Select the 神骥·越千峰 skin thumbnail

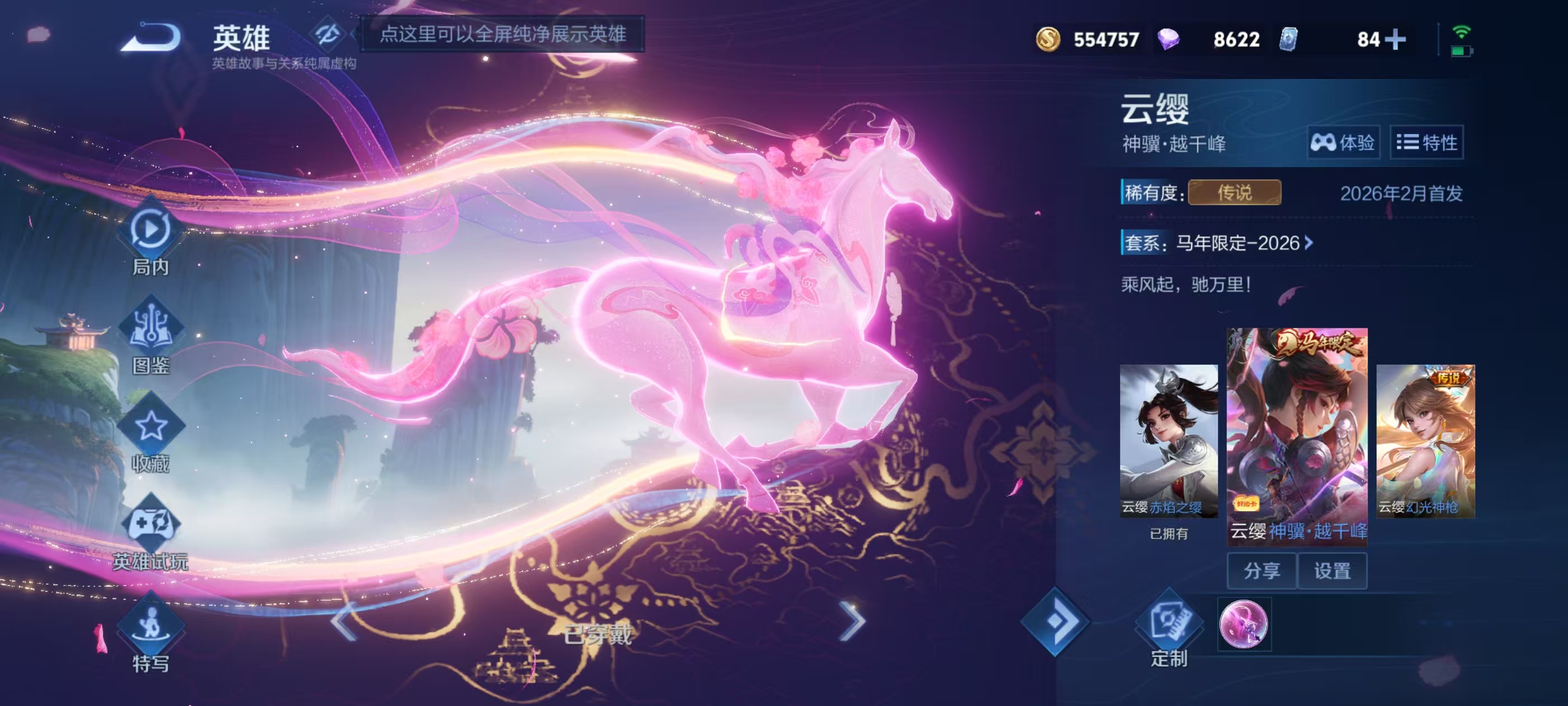pyautogui.click(x=1296, y=434)
